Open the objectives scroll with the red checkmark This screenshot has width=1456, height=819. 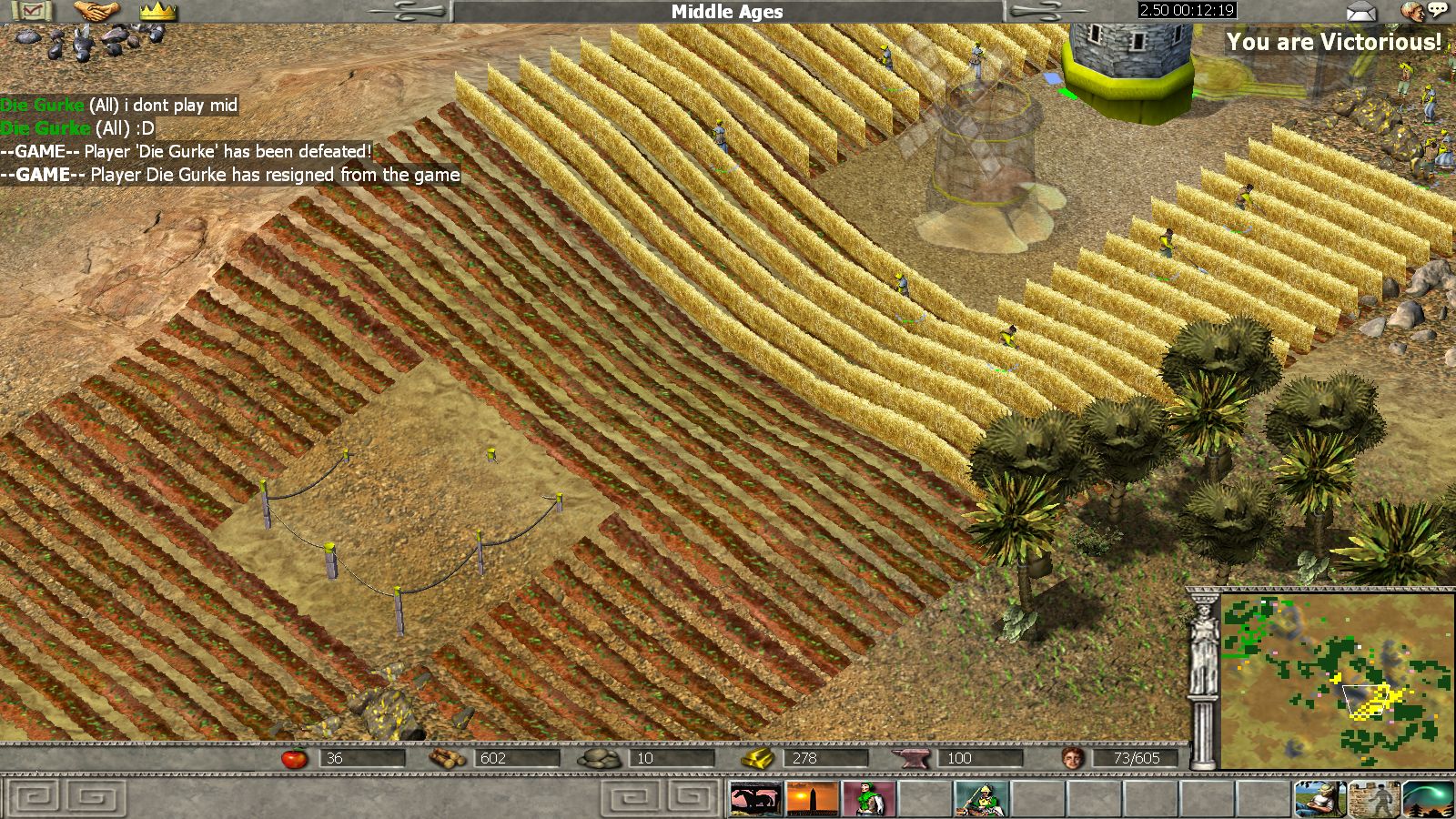pos(33,11)
